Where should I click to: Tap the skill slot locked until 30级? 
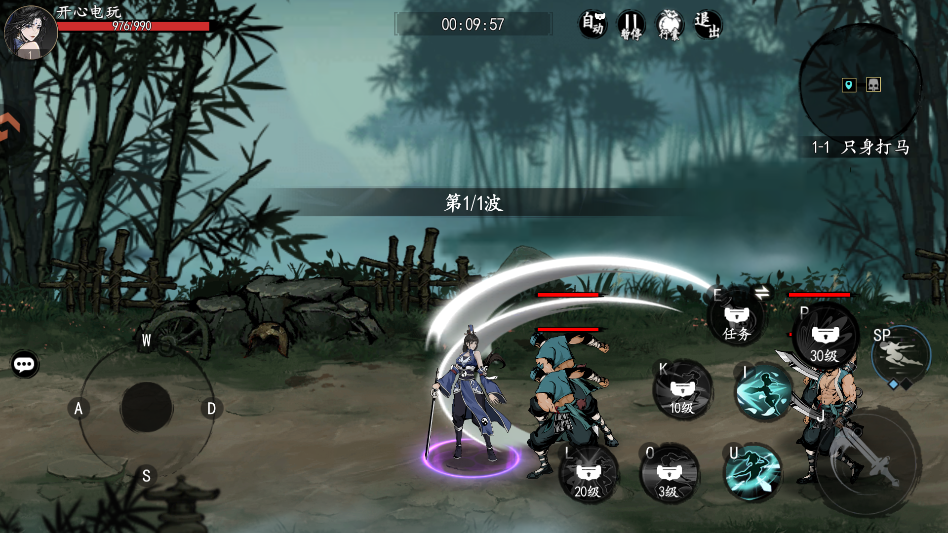[825, 338]
